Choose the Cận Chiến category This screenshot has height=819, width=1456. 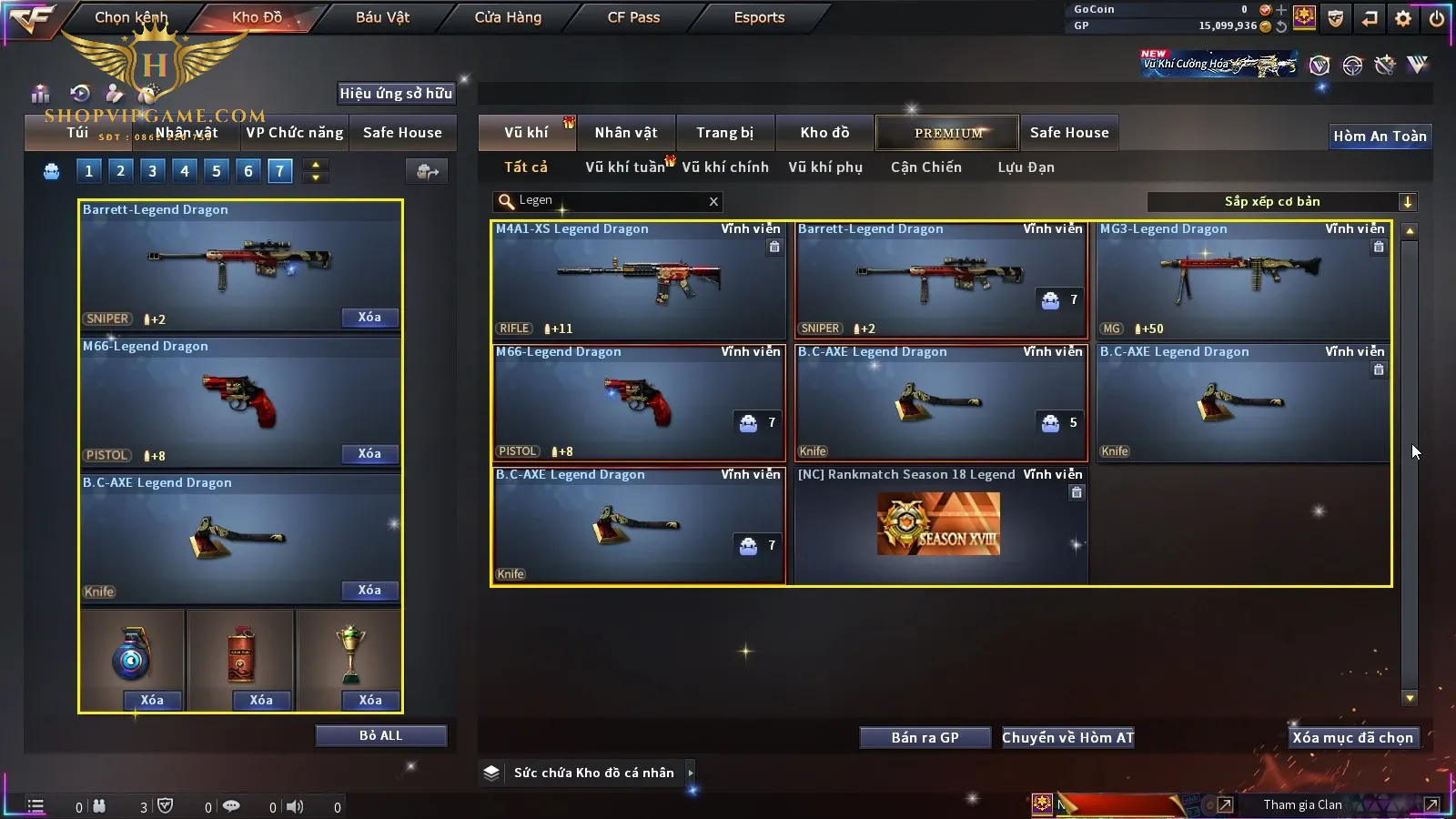925,167
